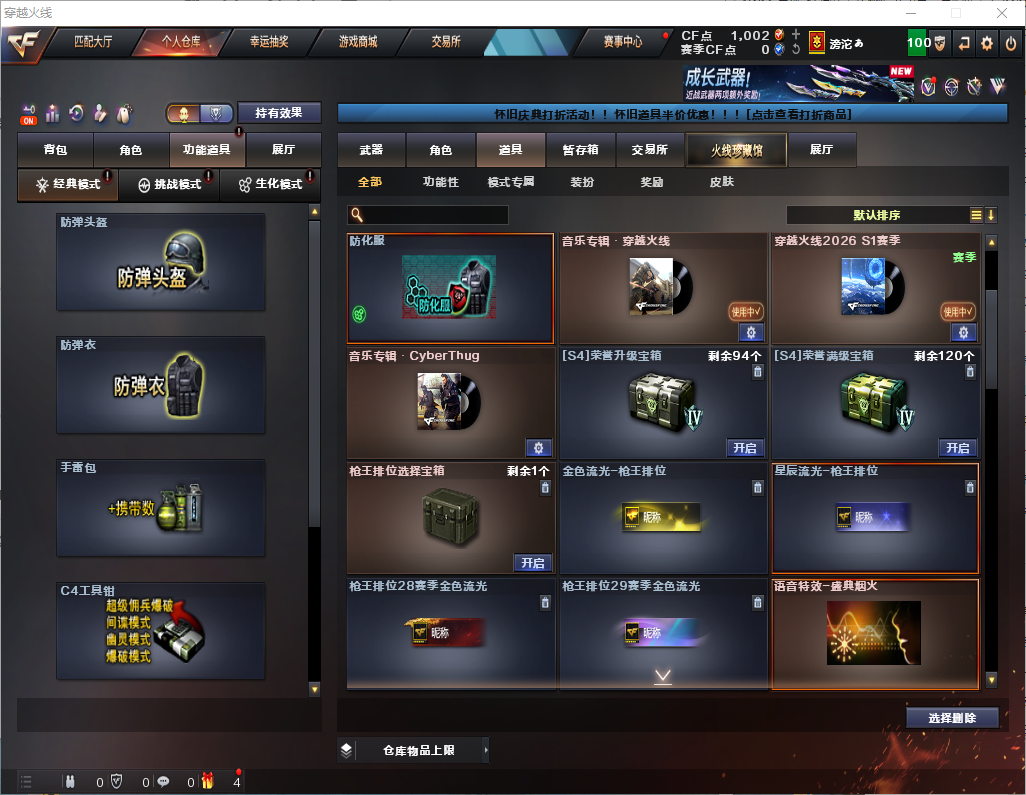
Task: Filter items by 功能性 category
Action: coord(440,182)
